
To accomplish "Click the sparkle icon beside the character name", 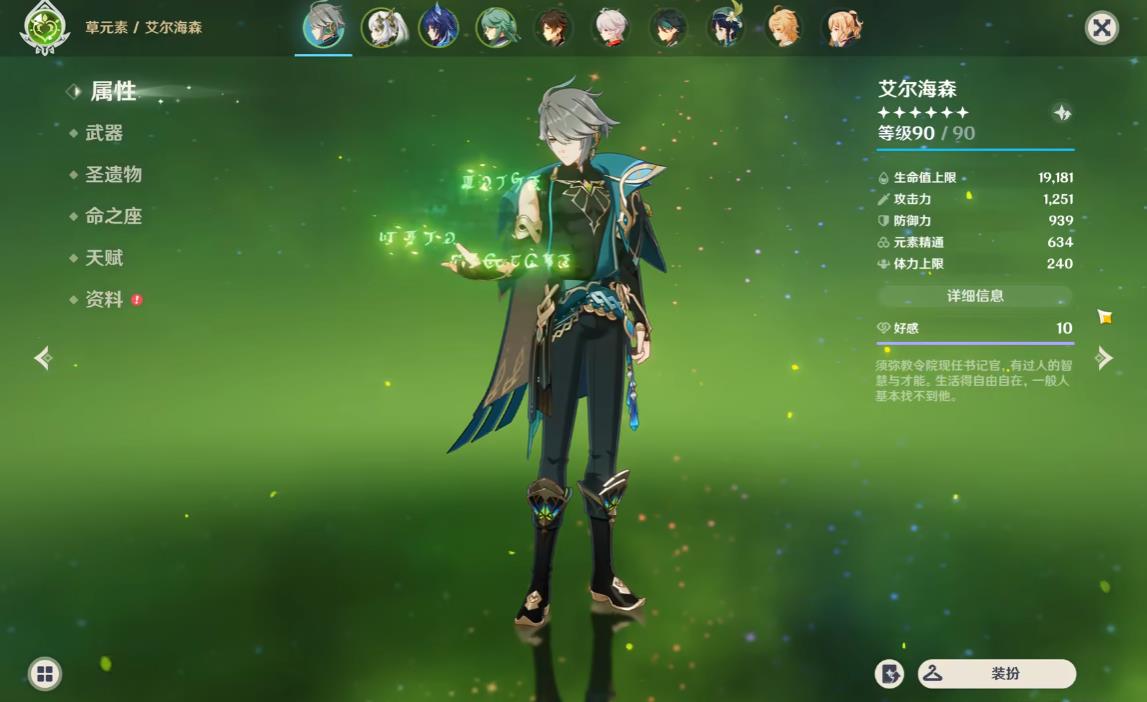I will [x=1062, y=113].
